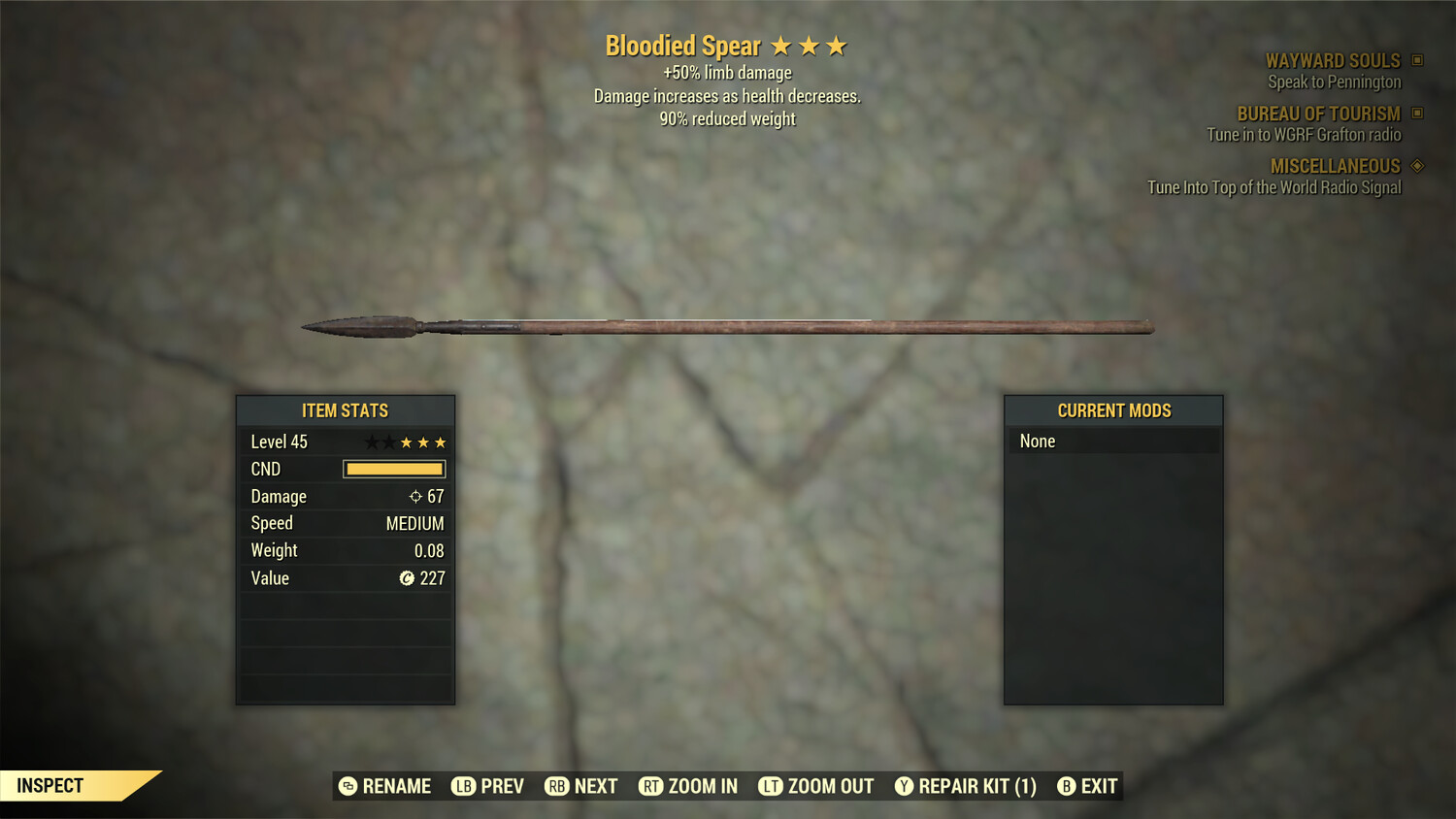The height and width of the screenshot is (819, 1456).
Task: Click the B button icon to exit
Action: pos(1067,786)
